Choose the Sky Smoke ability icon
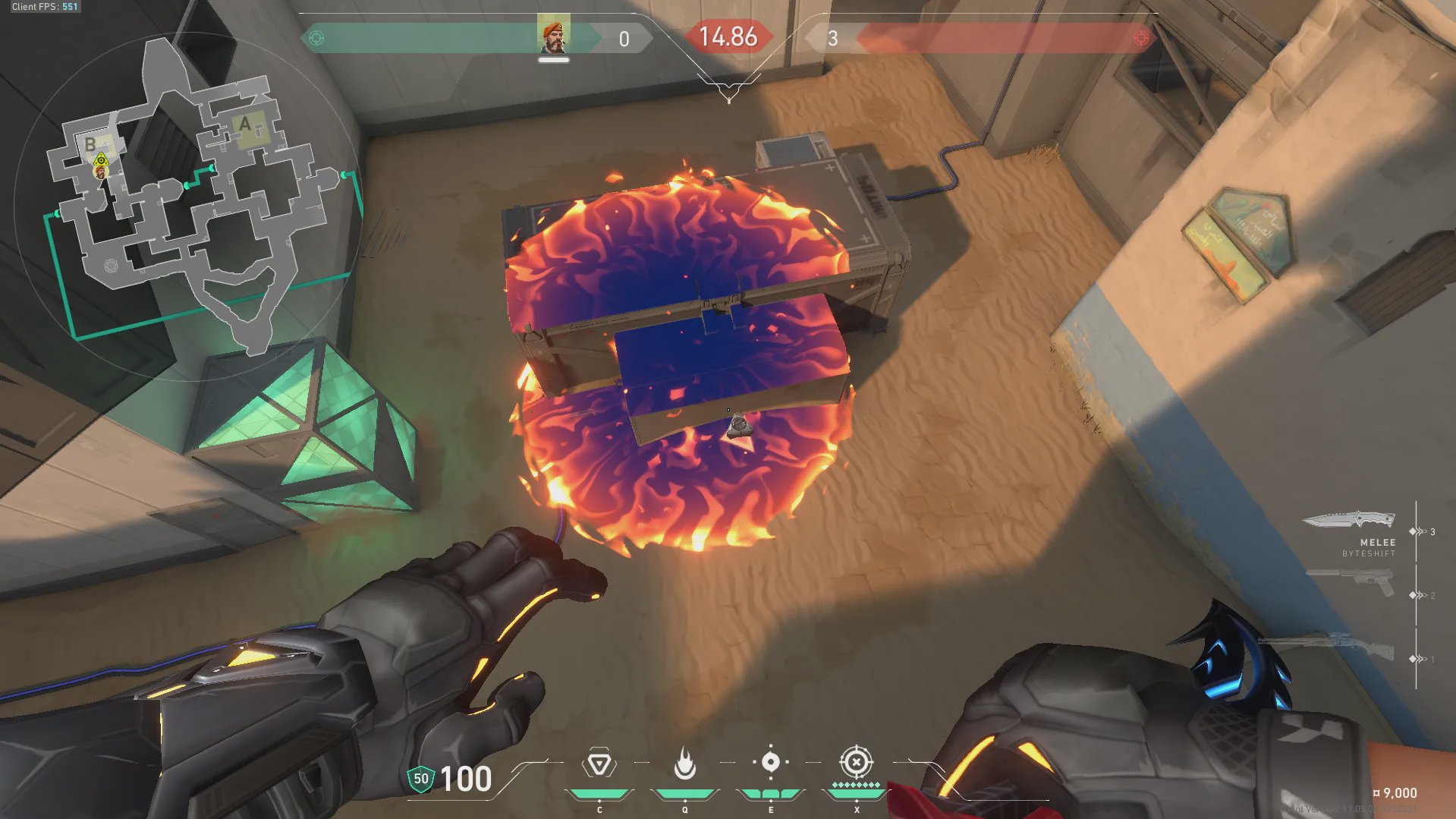The image size is (1456, 819). [770, 762]
